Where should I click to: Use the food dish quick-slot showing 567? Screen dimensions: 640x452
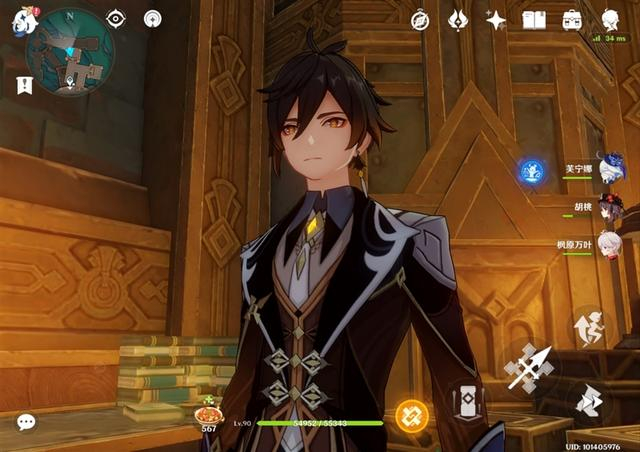point(209,415)
